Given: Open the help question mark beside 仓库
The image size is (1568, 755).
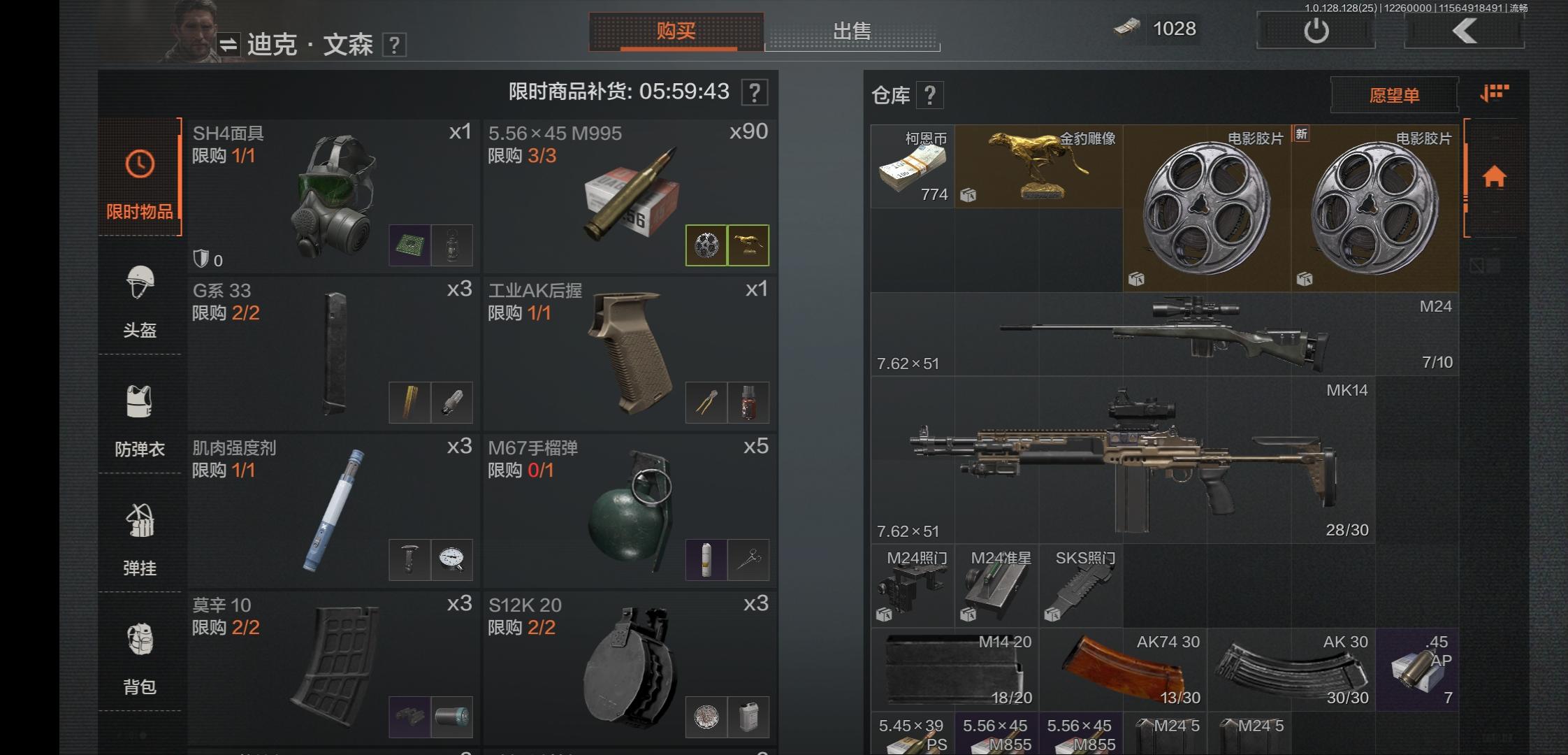Looking at the screenshot, I should point(930,94).
